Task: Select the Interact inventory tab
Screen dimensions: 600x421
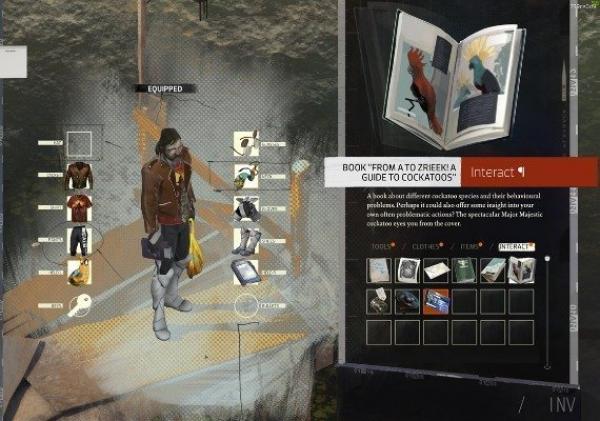Action: (517, 245)
